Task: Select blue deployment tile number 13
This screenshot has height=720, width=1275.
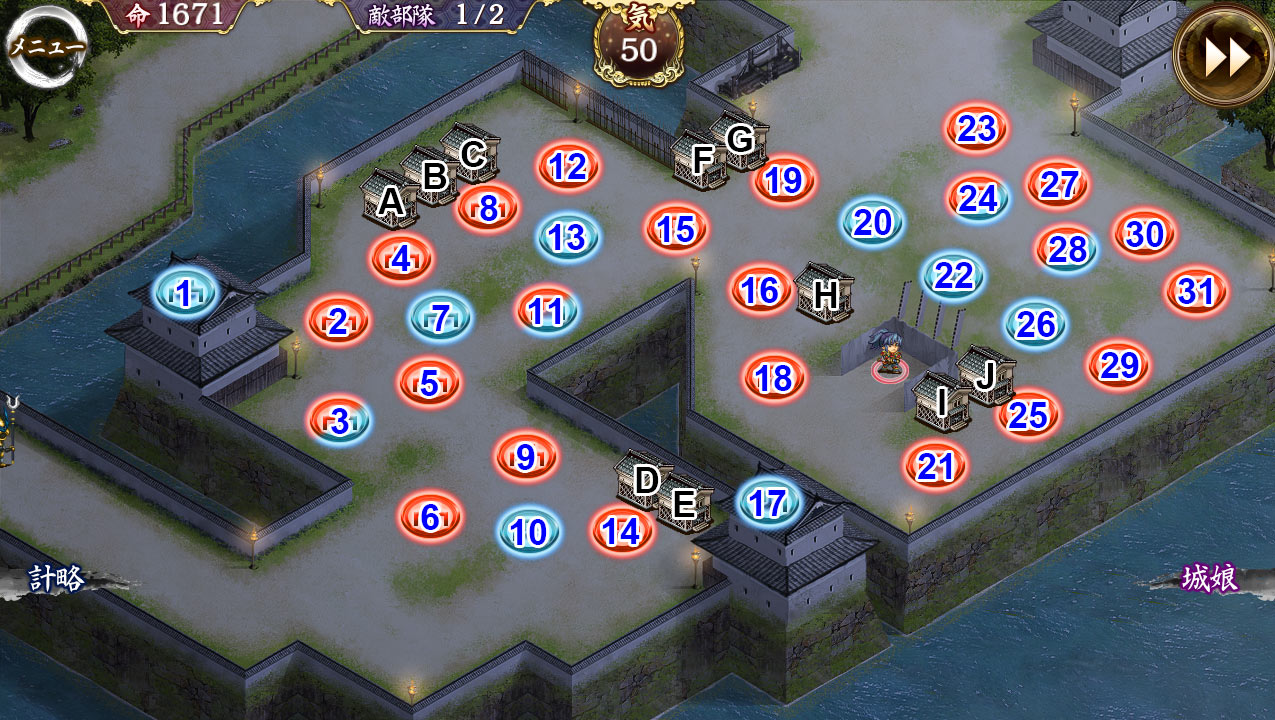Action: pos(568,237)
